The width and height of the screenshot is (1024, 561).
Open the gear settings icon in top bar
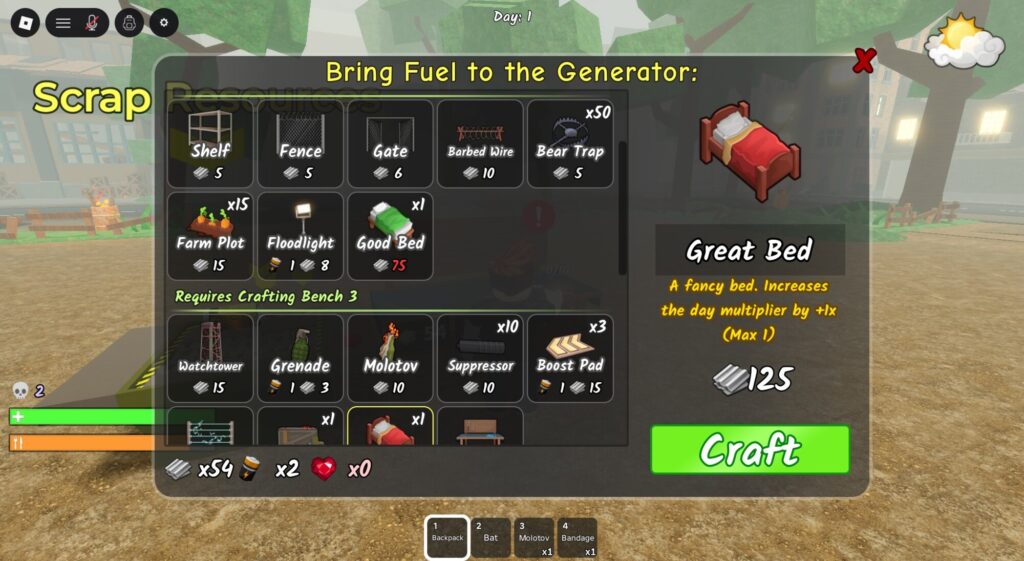click(164, 22)
